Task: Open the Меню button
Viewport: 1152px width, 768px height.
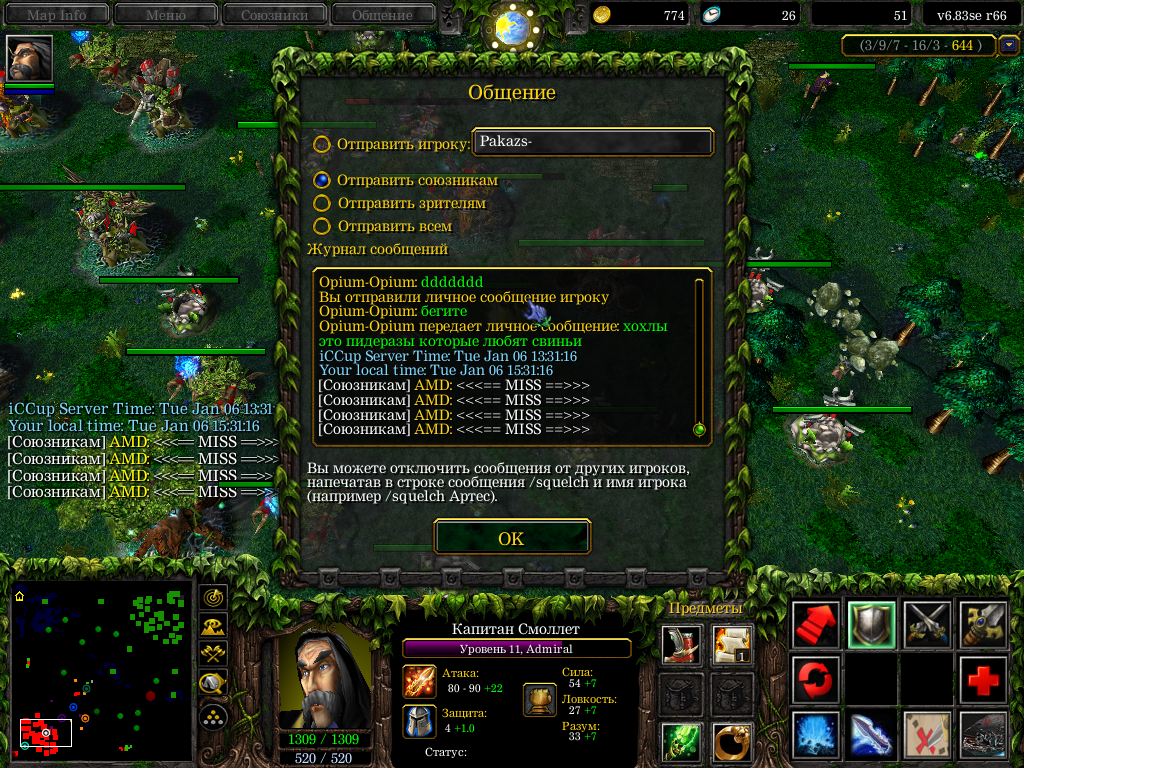Action: [x=166, y=15]
